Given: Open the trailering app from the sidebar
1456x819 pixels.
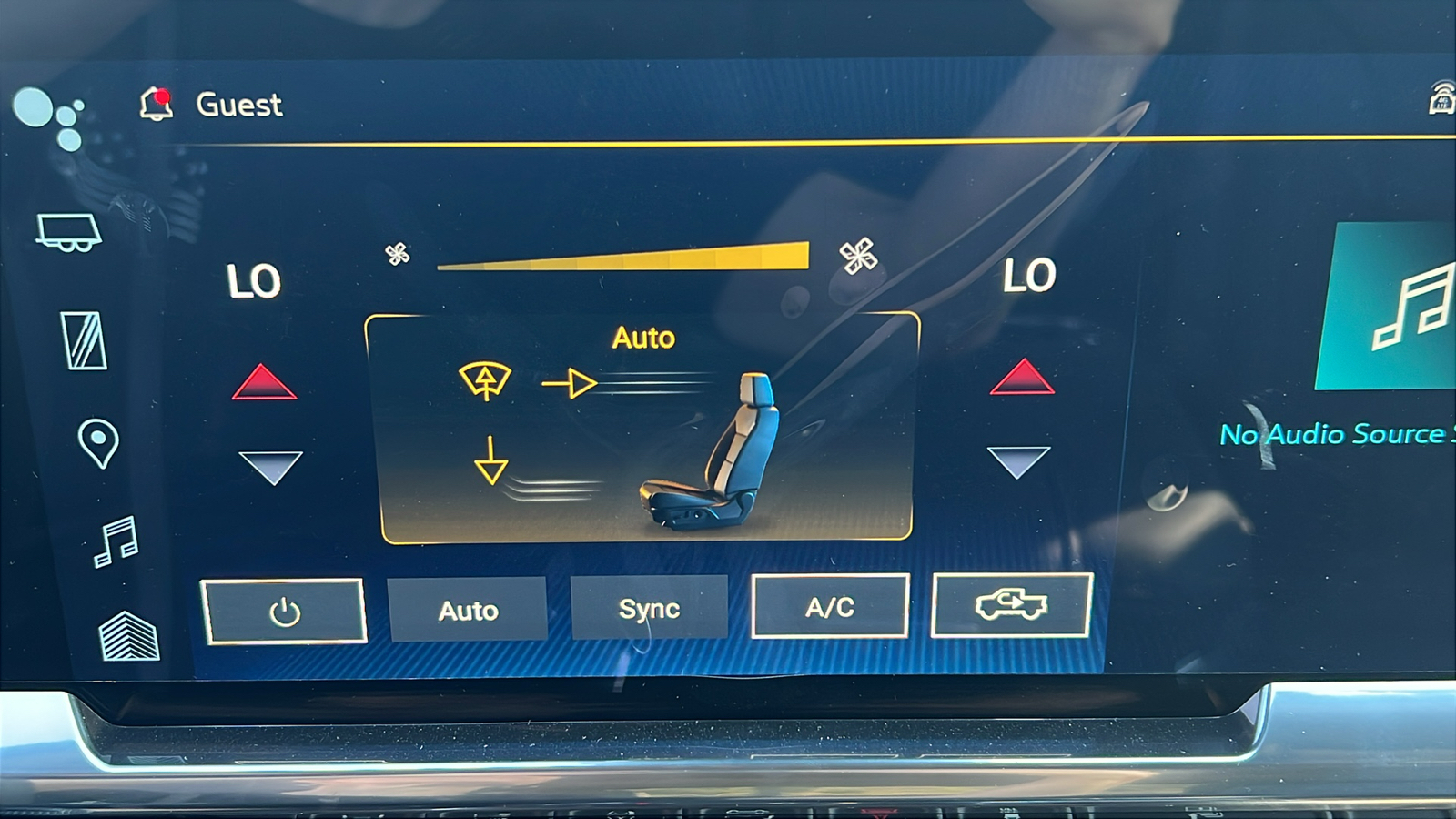Looking at the screenshot, I should [68, 232].
